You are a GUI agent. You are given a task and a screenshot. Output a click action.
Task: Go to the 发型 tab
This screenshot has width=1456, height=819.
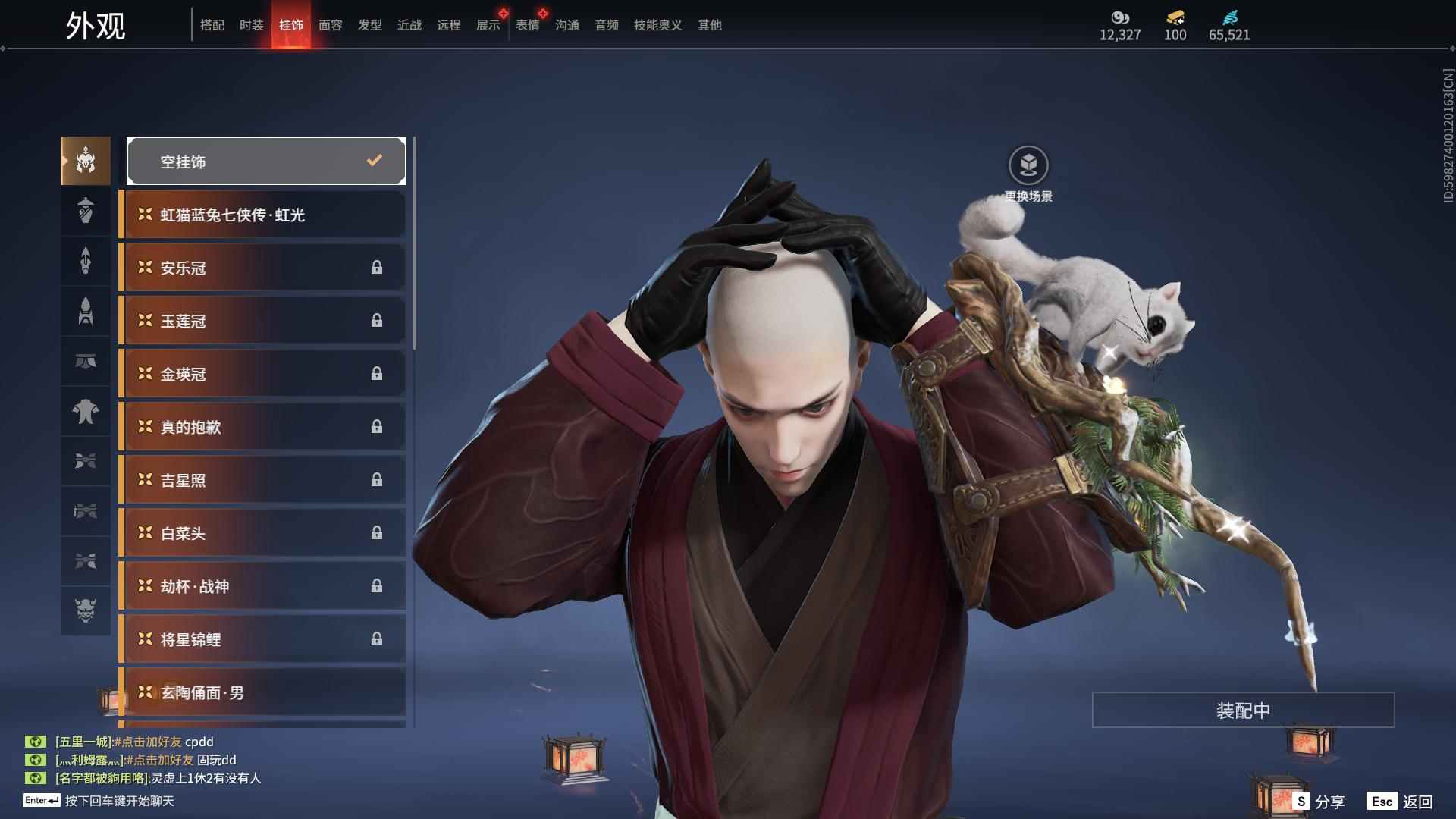click(x=369, y=25)
